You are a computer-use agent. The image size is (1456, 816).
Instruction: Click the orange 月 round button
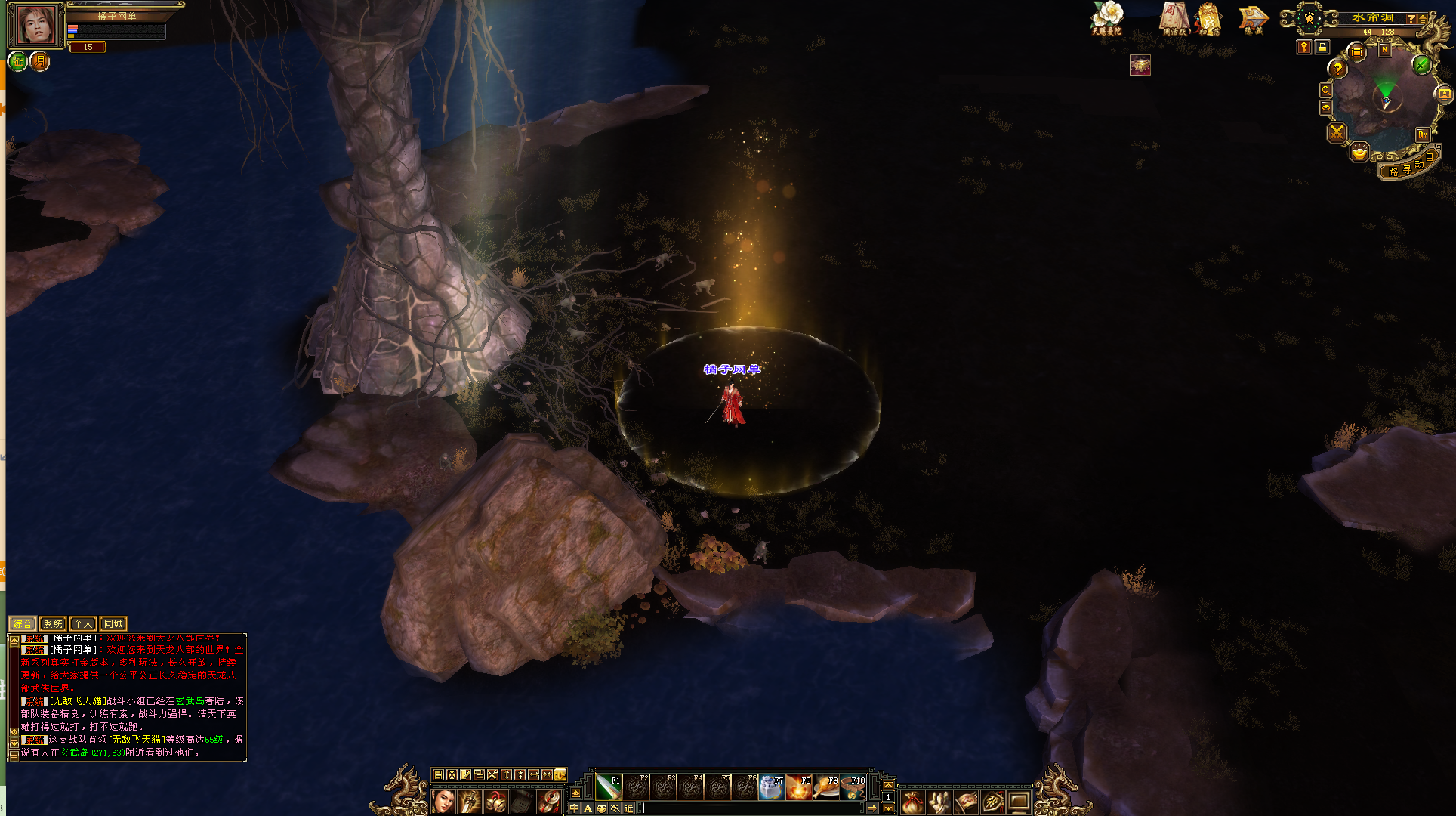[x=40, y=61]
